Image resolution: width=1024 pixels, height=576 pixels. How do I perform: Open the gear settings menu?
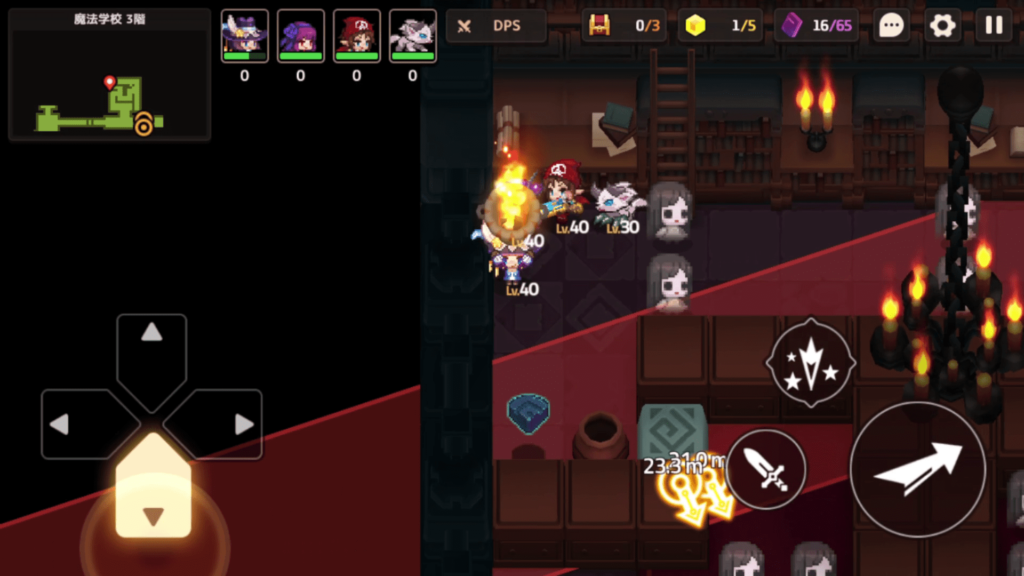[x=942, y=26]
